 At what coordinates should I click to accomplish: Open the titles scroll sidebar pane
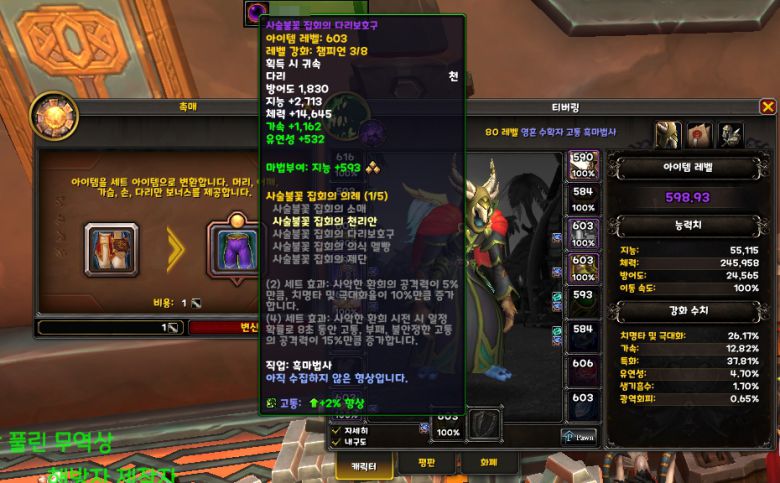700,134
